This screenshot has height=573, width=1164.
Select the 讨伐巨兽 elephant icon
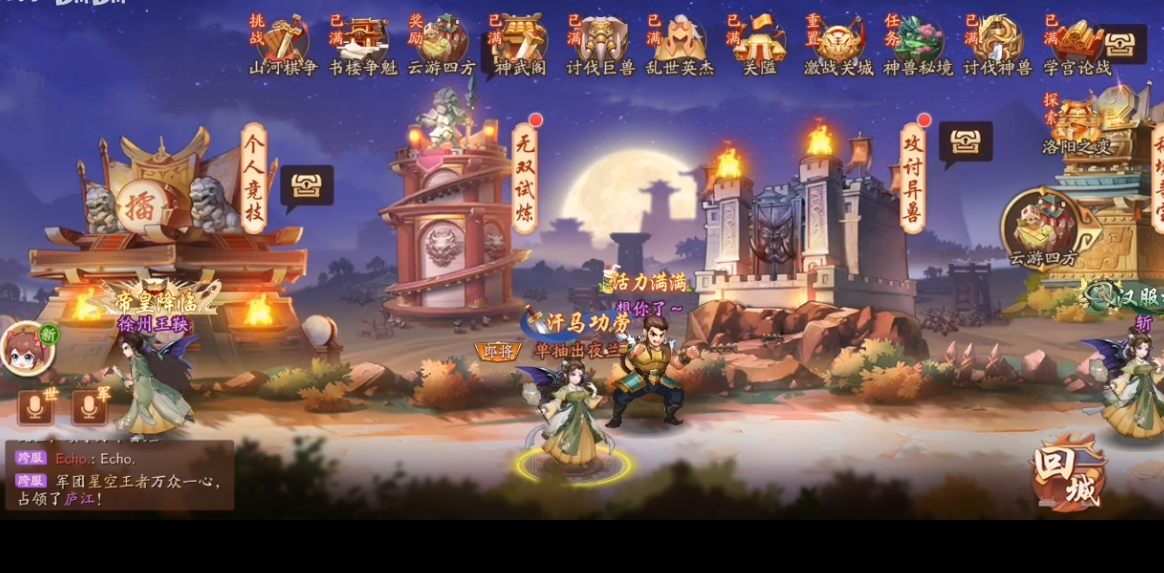(601, 42)
